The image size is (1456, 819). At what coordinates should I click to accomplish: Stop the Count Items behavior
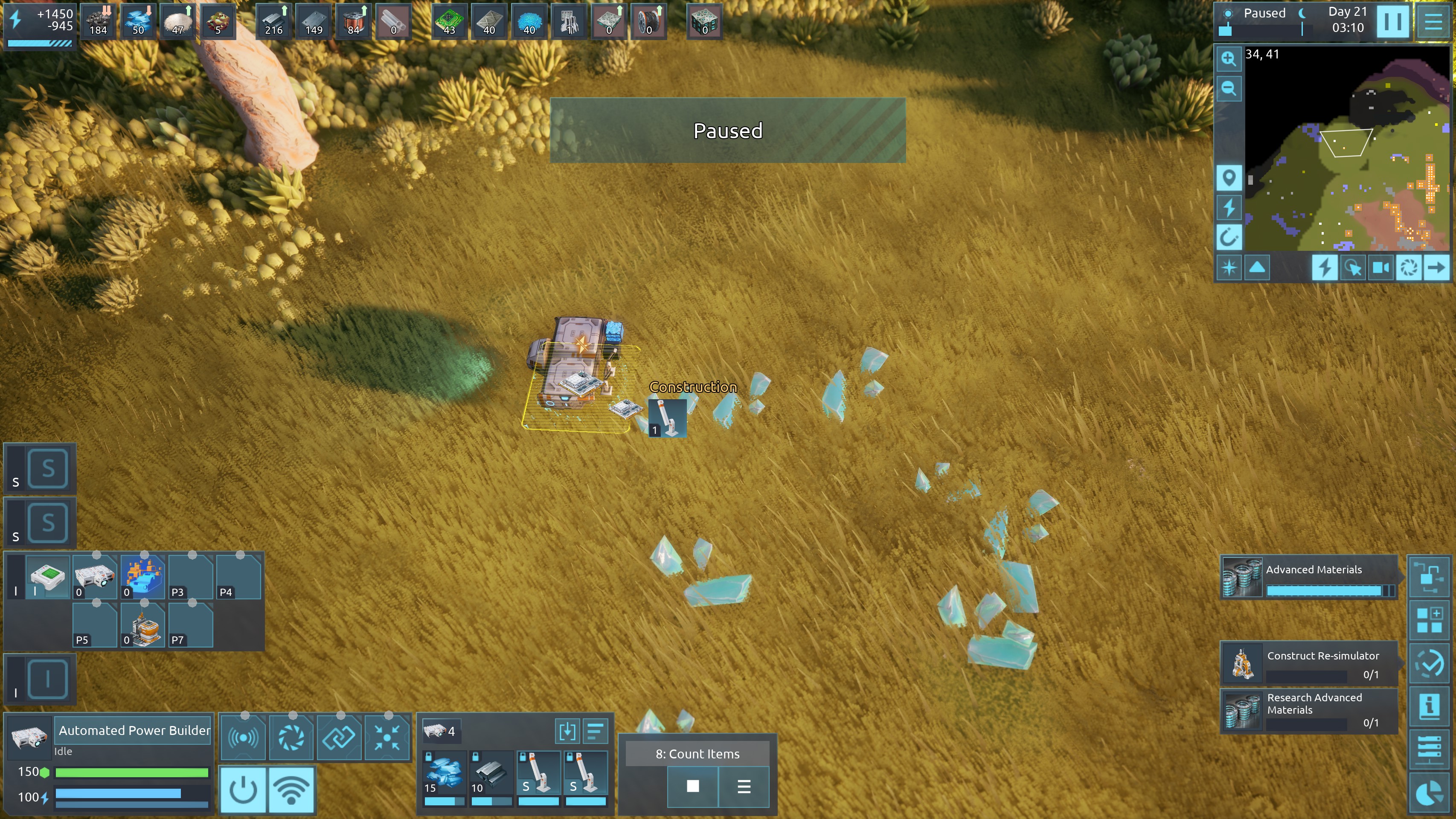(692, 786)
